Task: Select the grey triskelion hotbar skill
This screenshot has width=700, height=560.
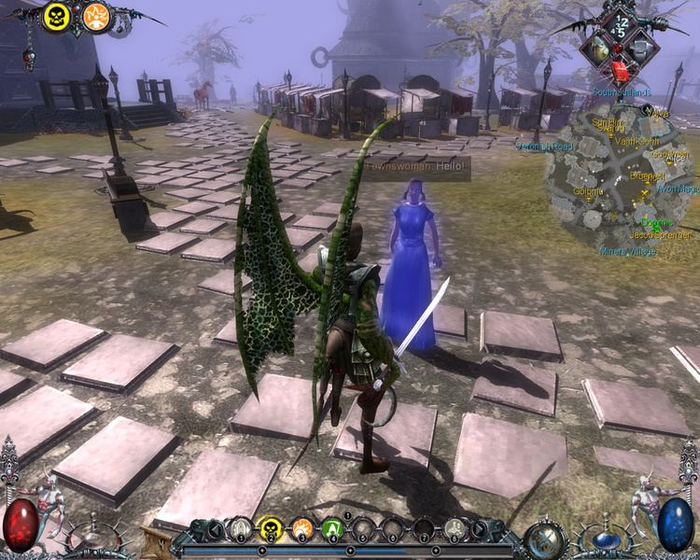Action: (456, 528)
